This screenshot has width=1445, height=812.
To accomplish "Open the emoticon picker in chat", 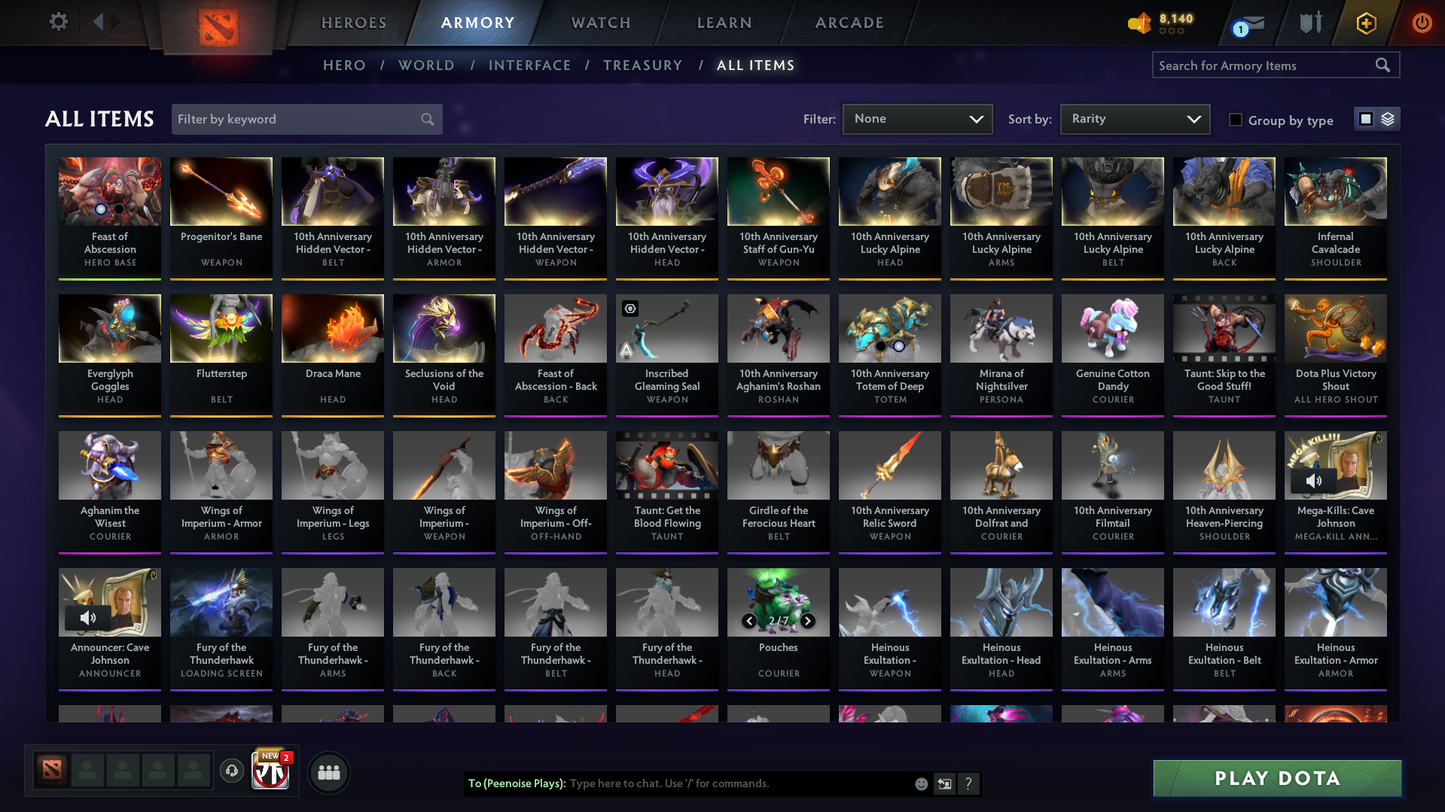I will click(920, 784).
